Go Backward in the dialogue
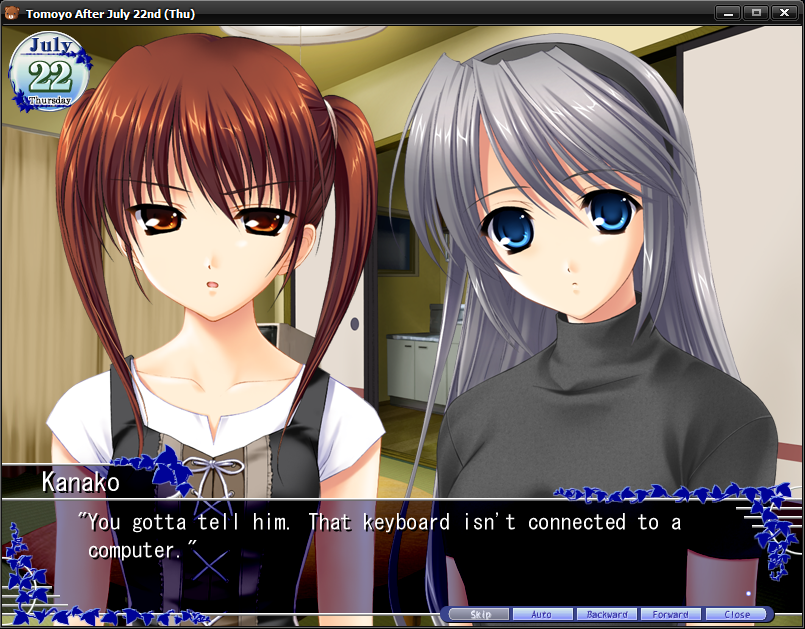Viewport: 805px width, 629px height. click(607, 614)
